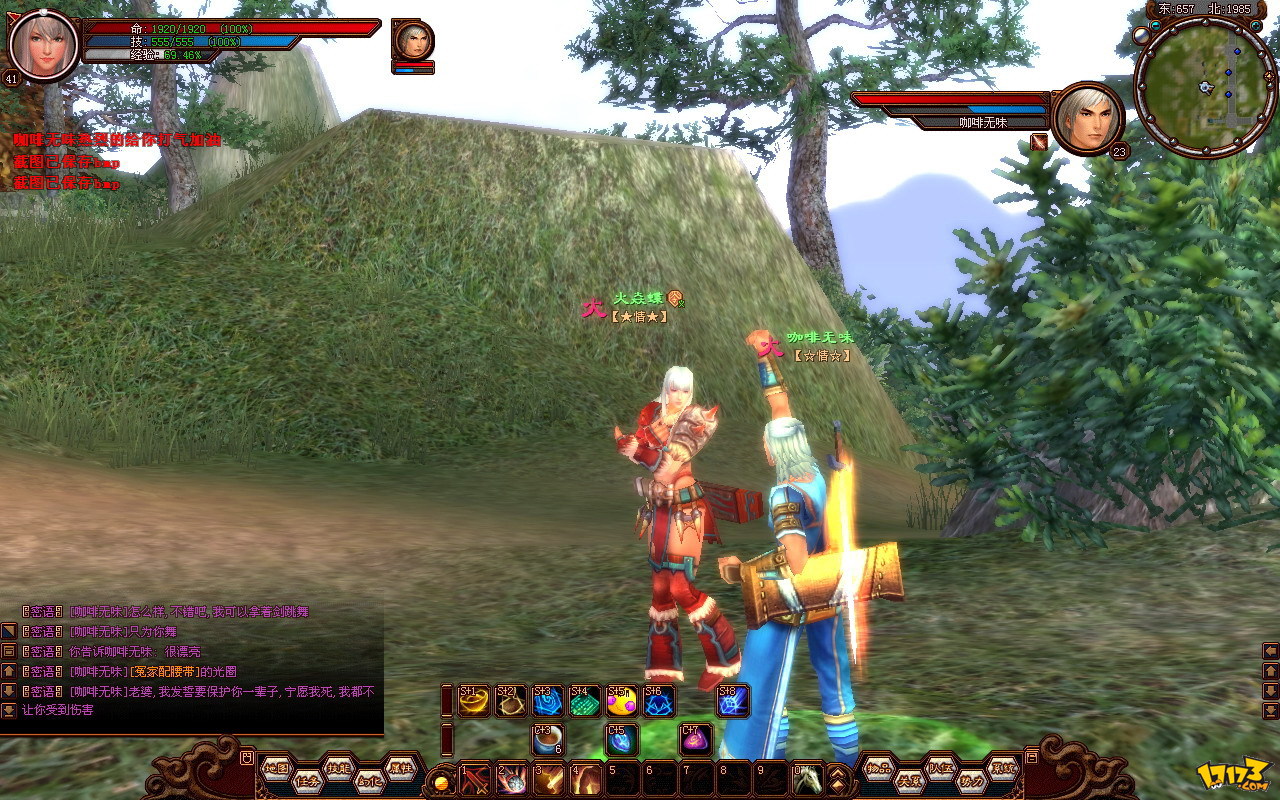This screenshot has width=1280, height=800.
Task: Open the 队伍 (Team) menu button
Action: click(940, 768)
